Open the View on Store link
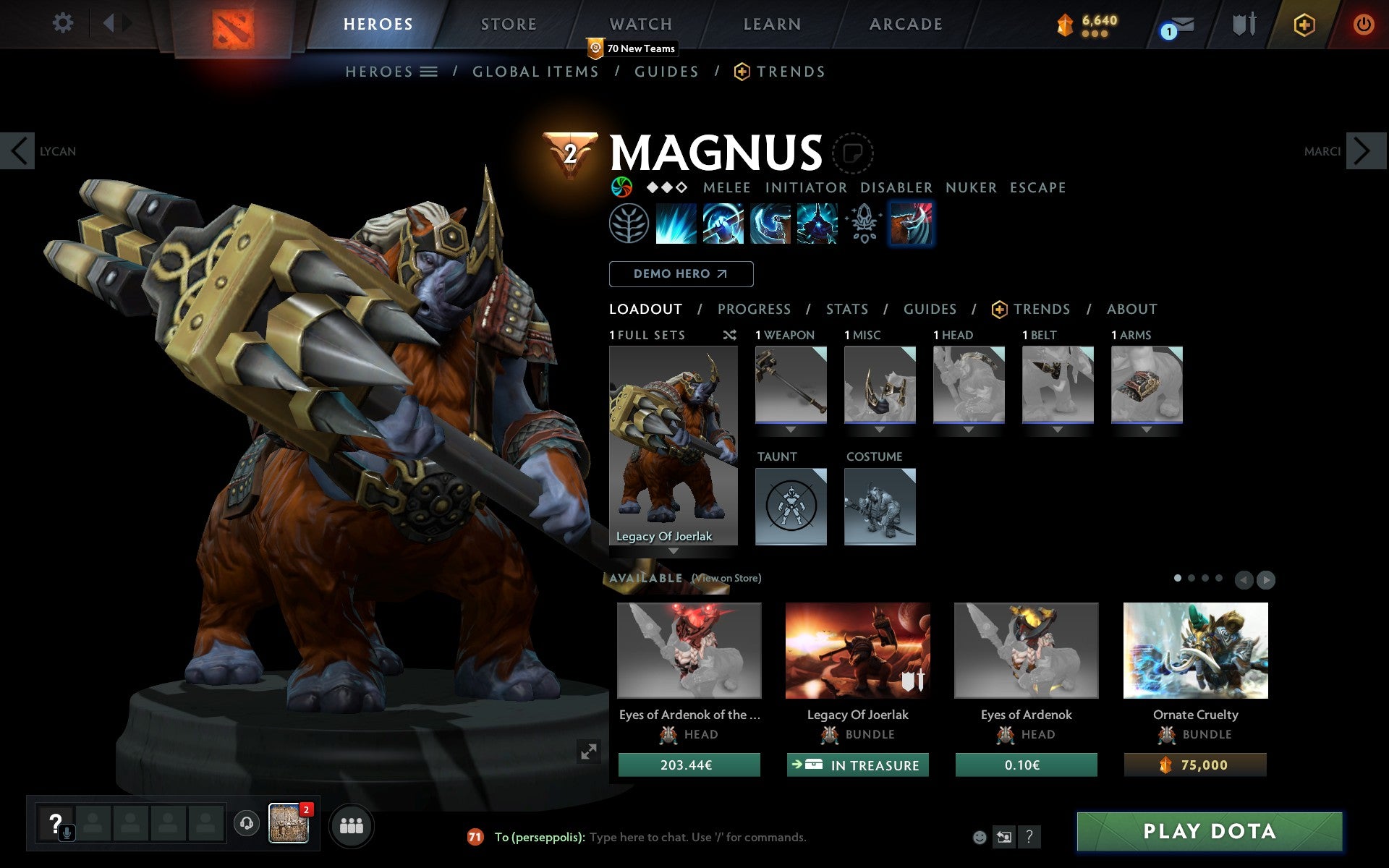Image resolution: width=1389 pixels, height=868 pixels. [x=726, y=578]
